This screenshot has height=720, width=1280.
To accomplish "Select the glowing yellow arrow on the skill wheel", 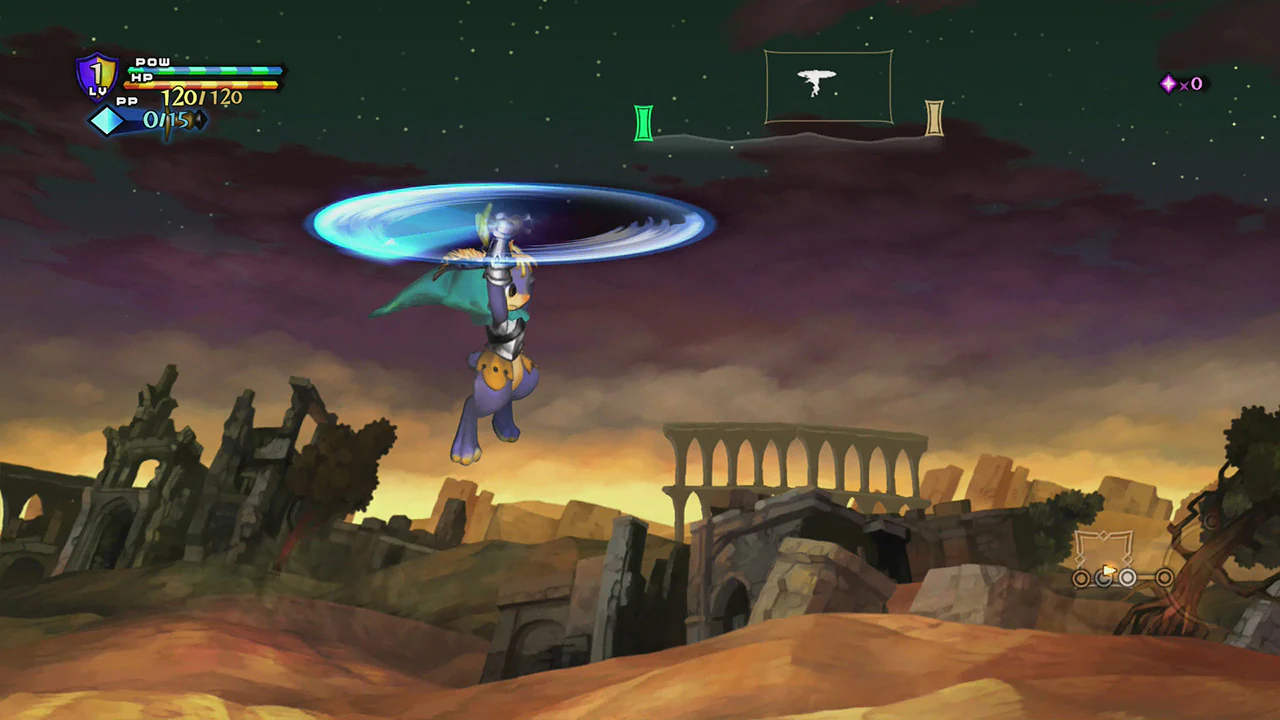I will pos(1109,570).
